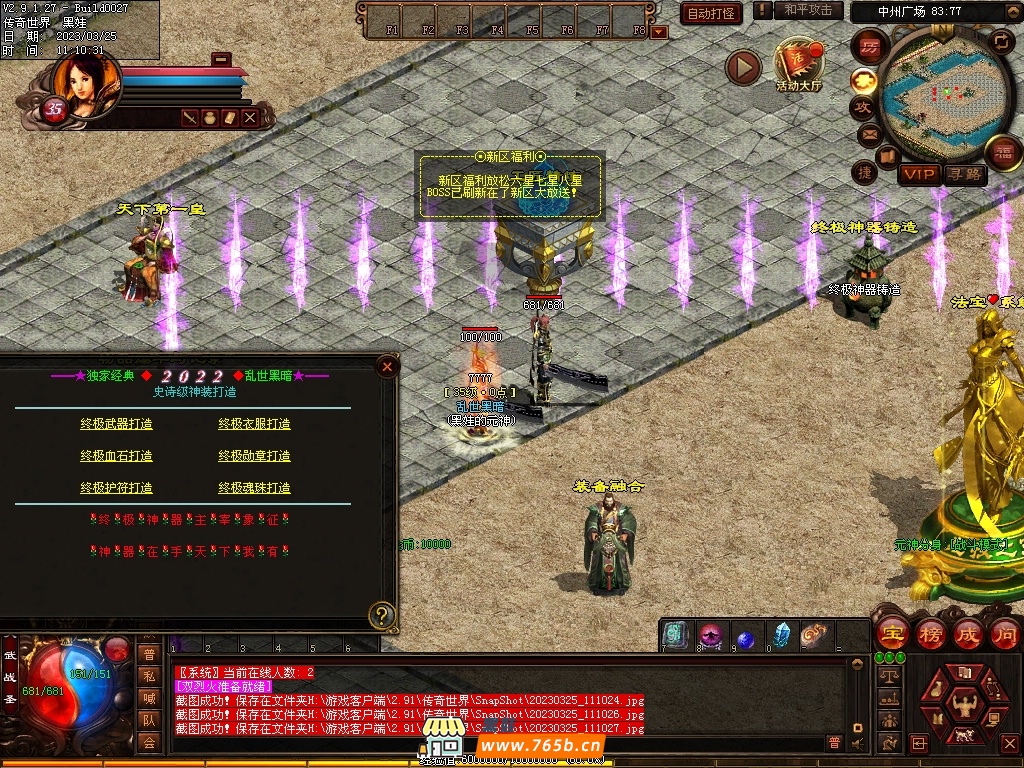Use the blue crystal hotbar item
Viewport: 1024px width, 768px height.
[x=781, y=635]
